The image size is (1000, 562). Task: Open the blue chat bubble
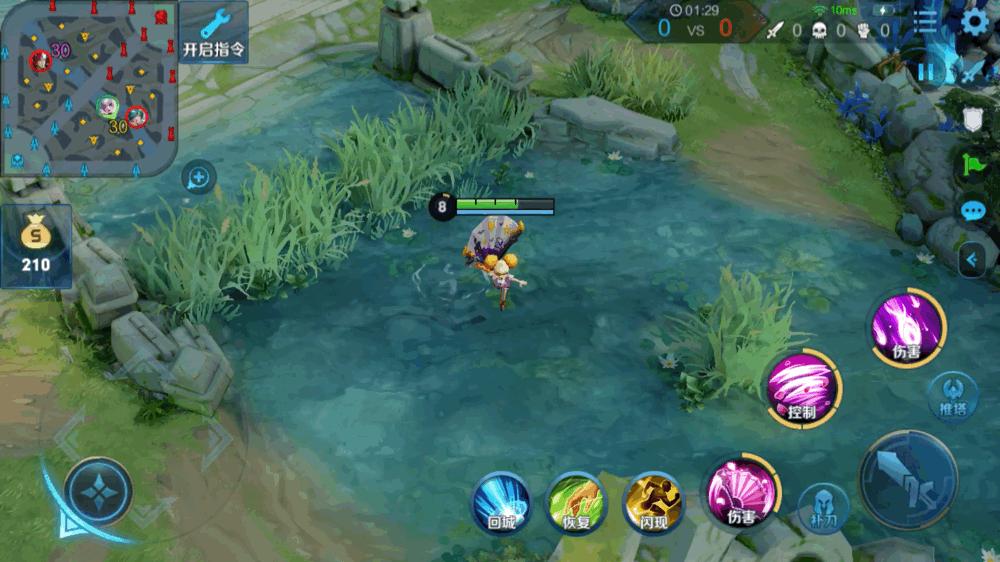pos(973,211)
